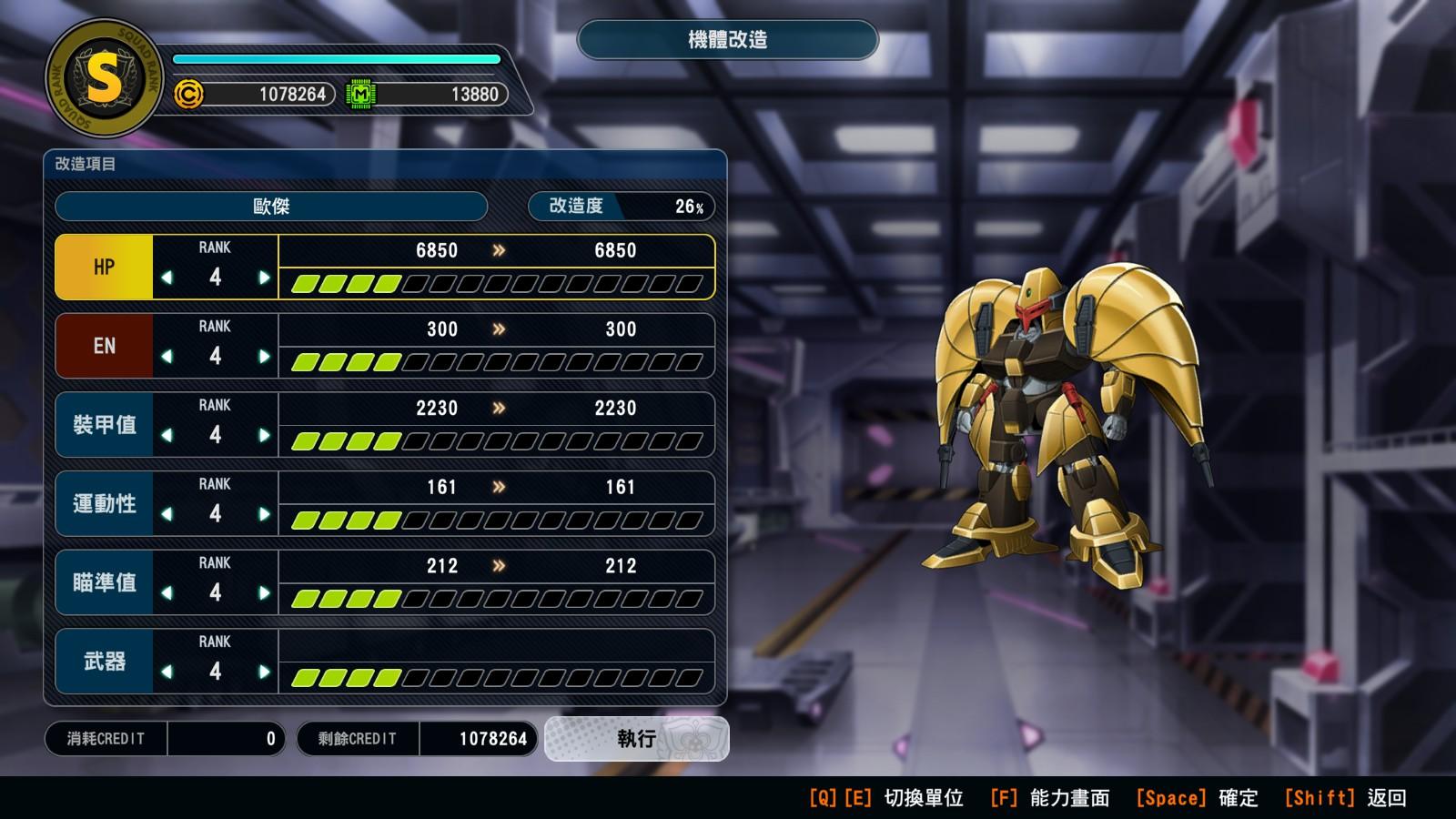Select the 瞄準値 accuracy row
Image resolution: width=1456 pixels, height=819 pixels.
[x=104, y=582]
